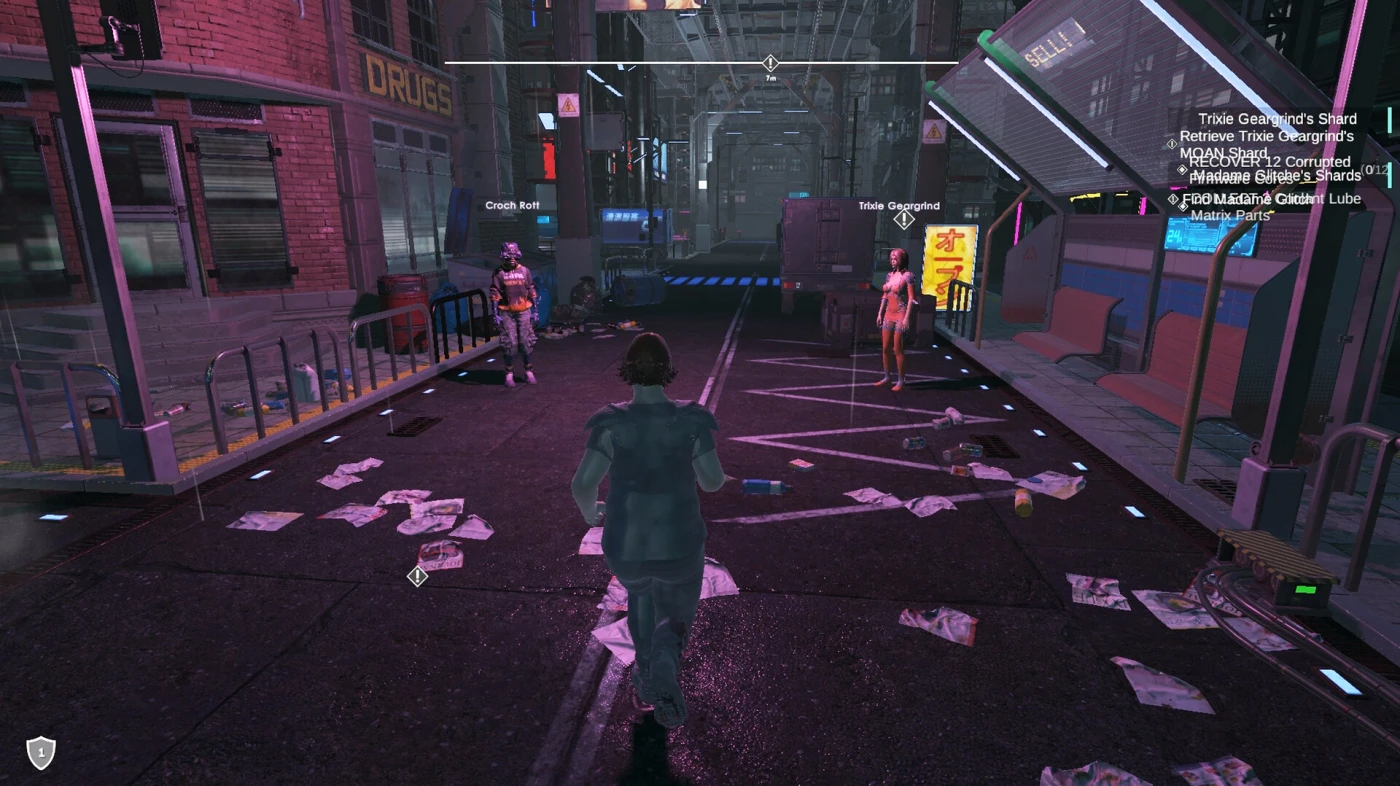Select the Trixie Geargrind's Shard quest title
Screen dimensions: 1400x786
click(x=1277, y=119)
